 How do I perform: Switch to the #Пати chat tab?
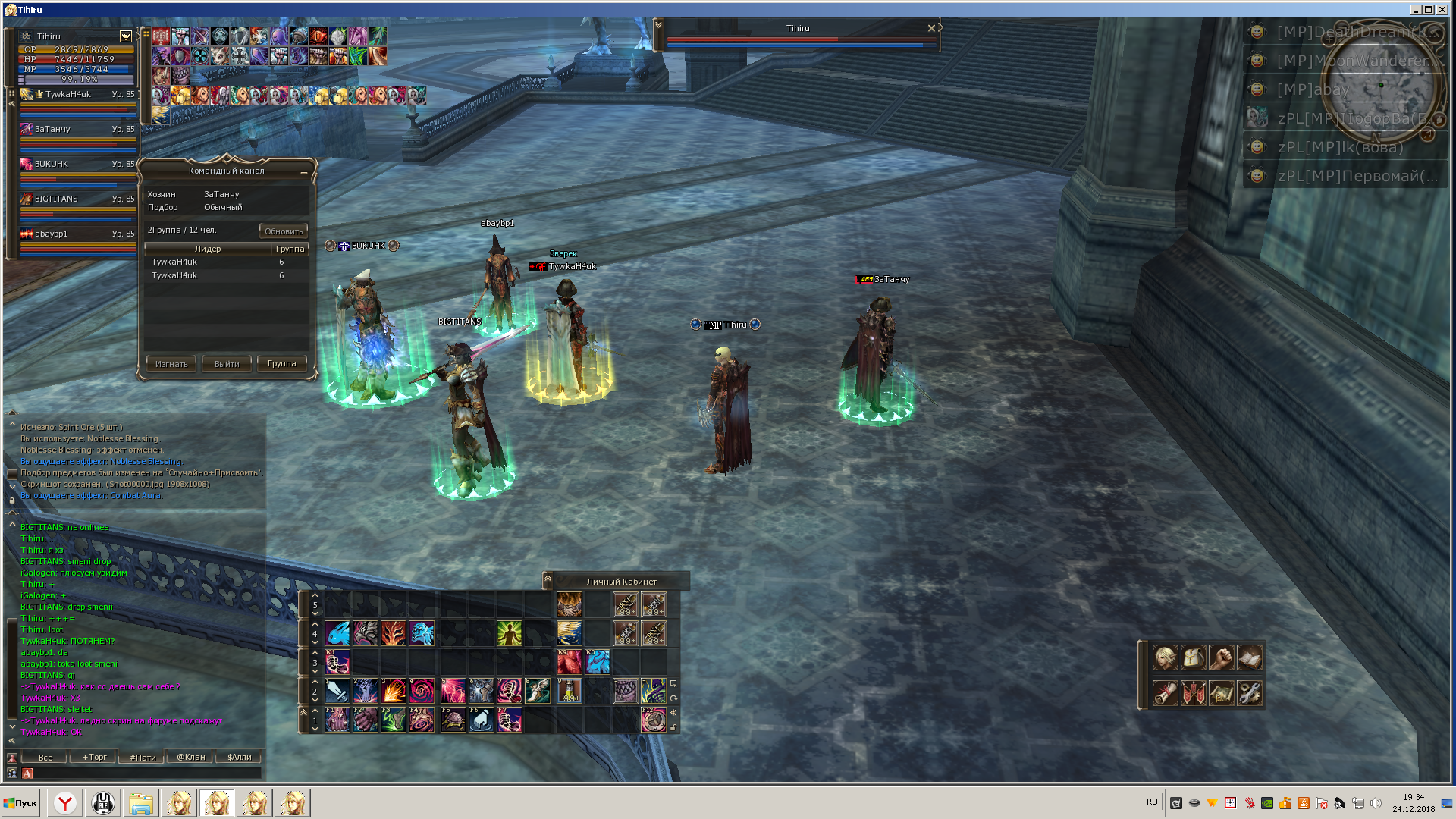pos(143,758)
